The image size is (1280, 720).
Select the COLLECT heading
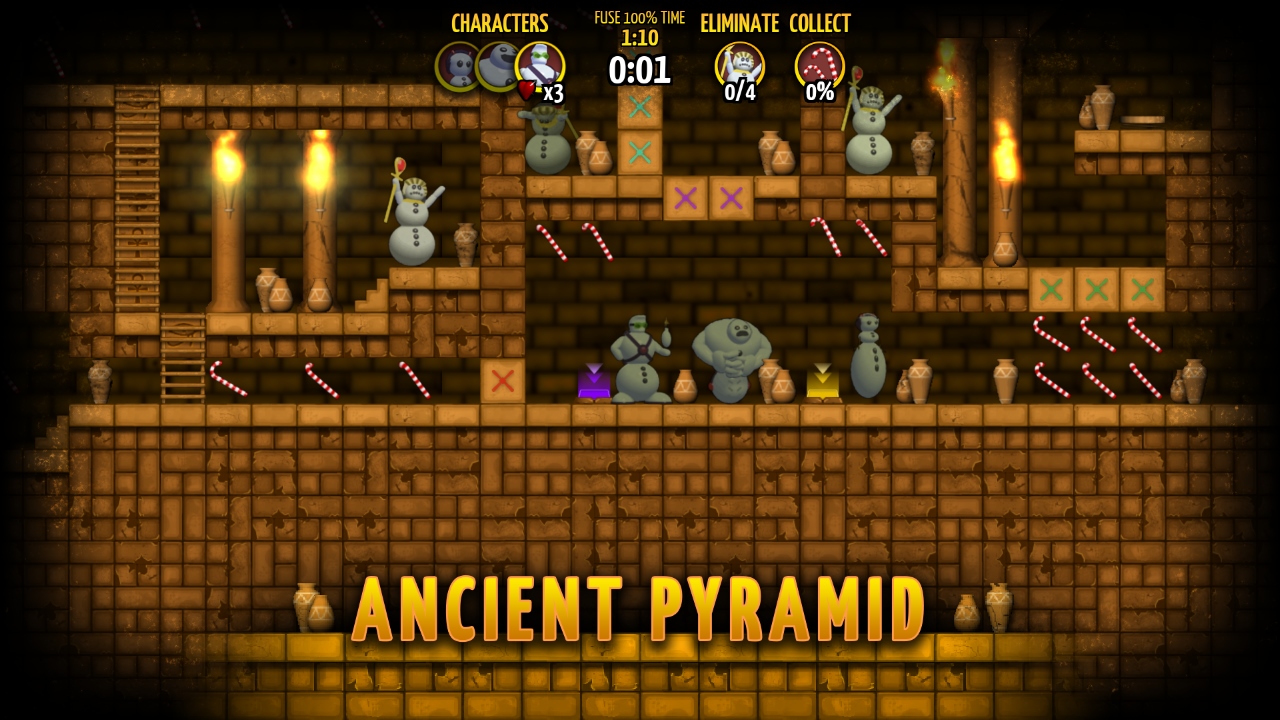click(x=819, y=24)
